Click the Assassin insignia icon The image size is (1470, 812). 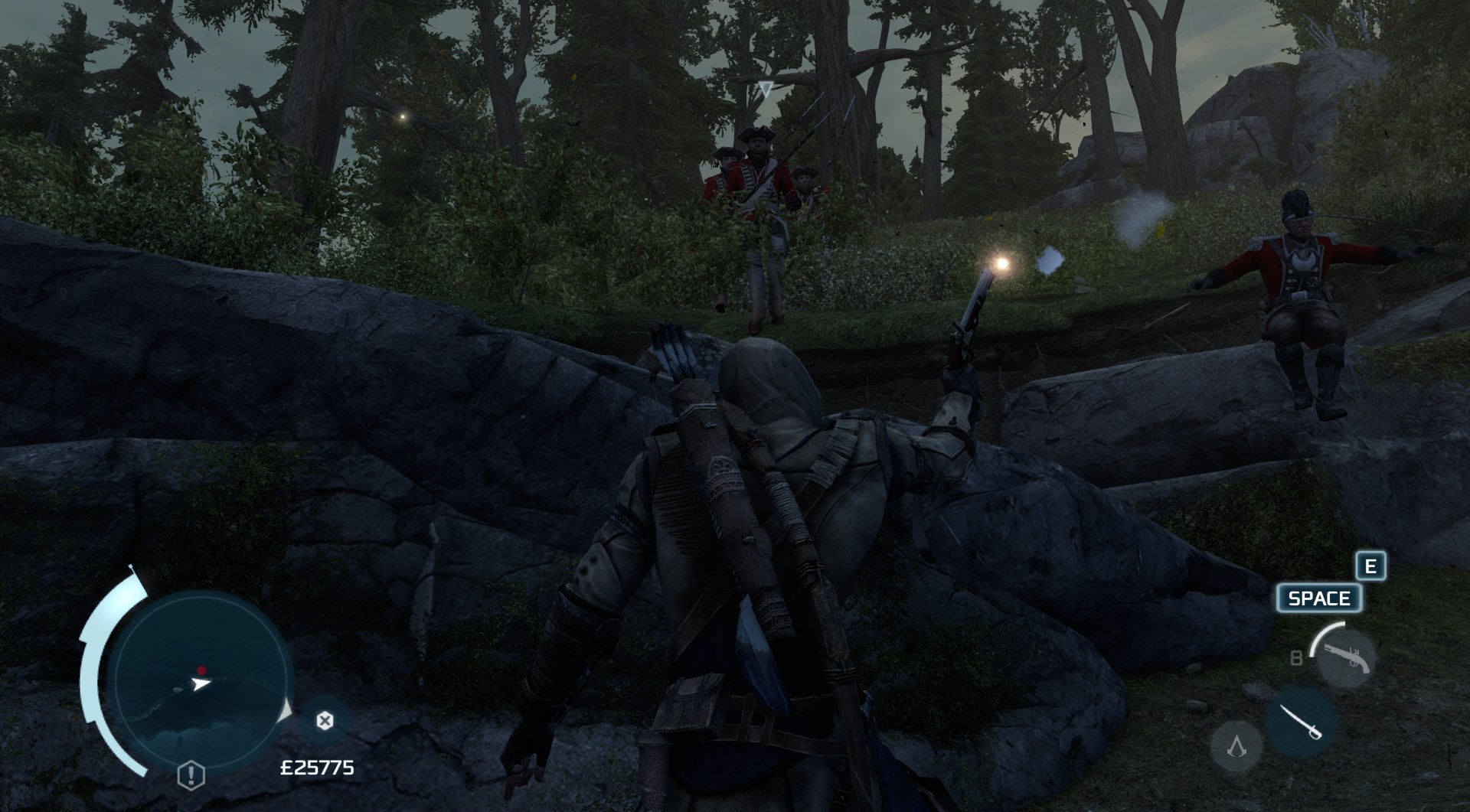[1236, 745]
